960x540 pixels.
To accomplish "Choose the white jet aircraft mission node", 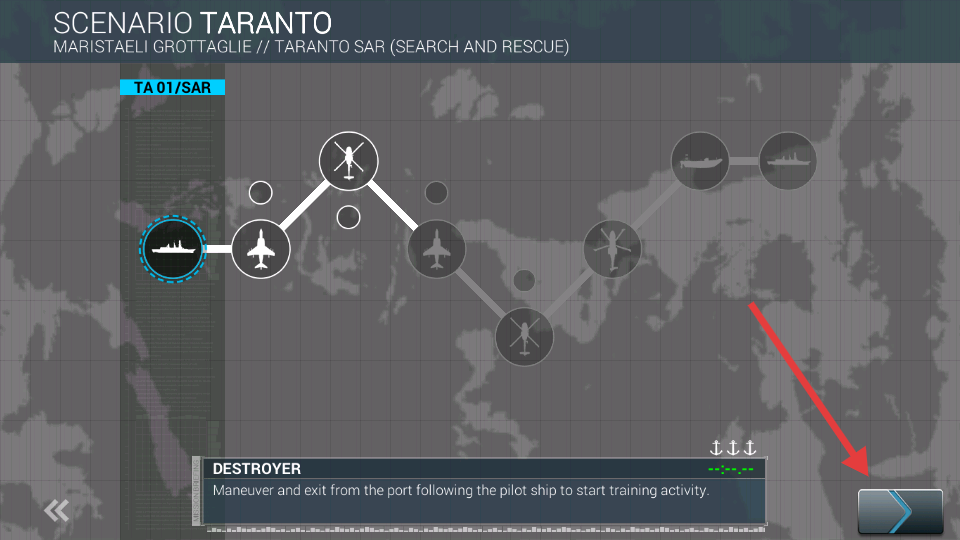I will pos(261,248).
